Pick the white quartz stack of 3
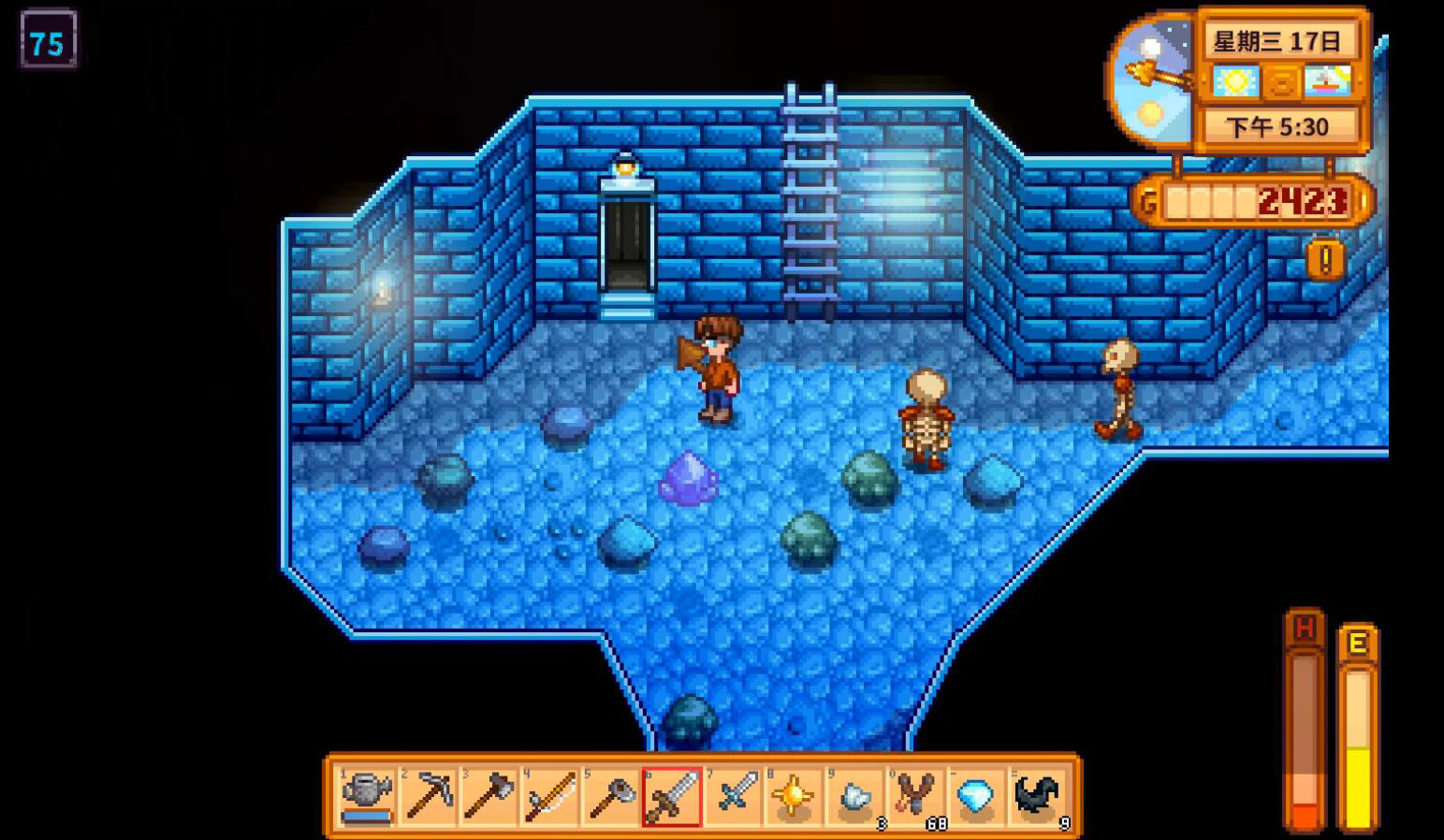The width and height of the screenshot is (1444, 840). tap(854, 796)
